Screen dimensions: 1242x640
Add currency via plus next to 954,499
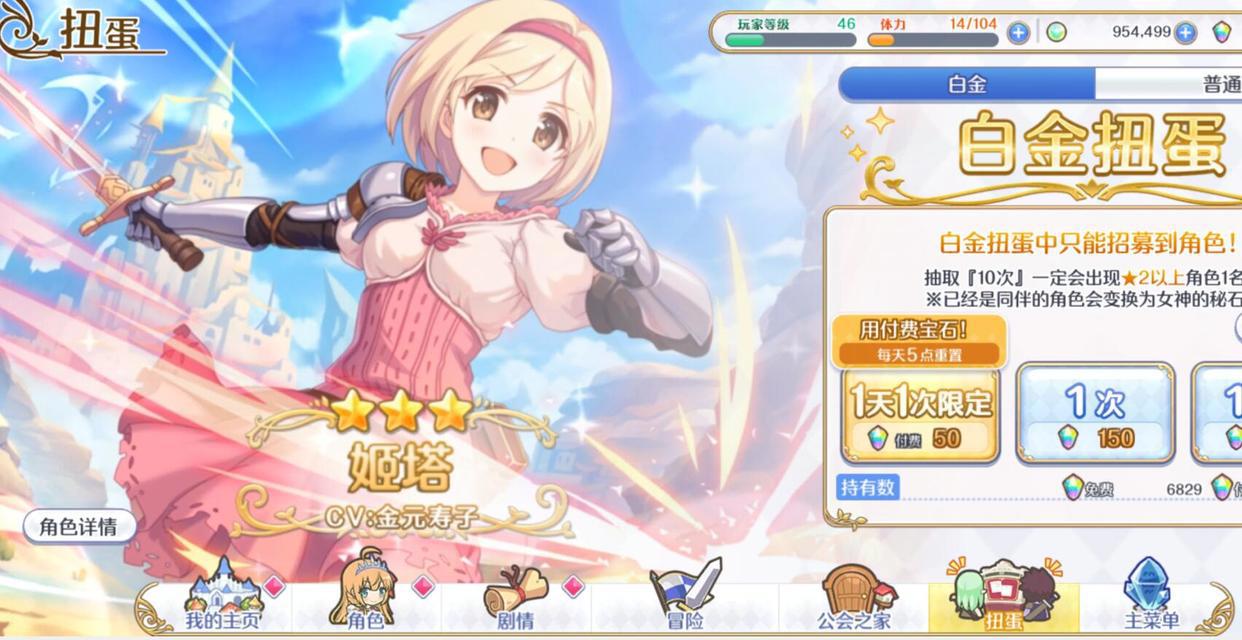pyautogui.click(x=1185, y=33)
